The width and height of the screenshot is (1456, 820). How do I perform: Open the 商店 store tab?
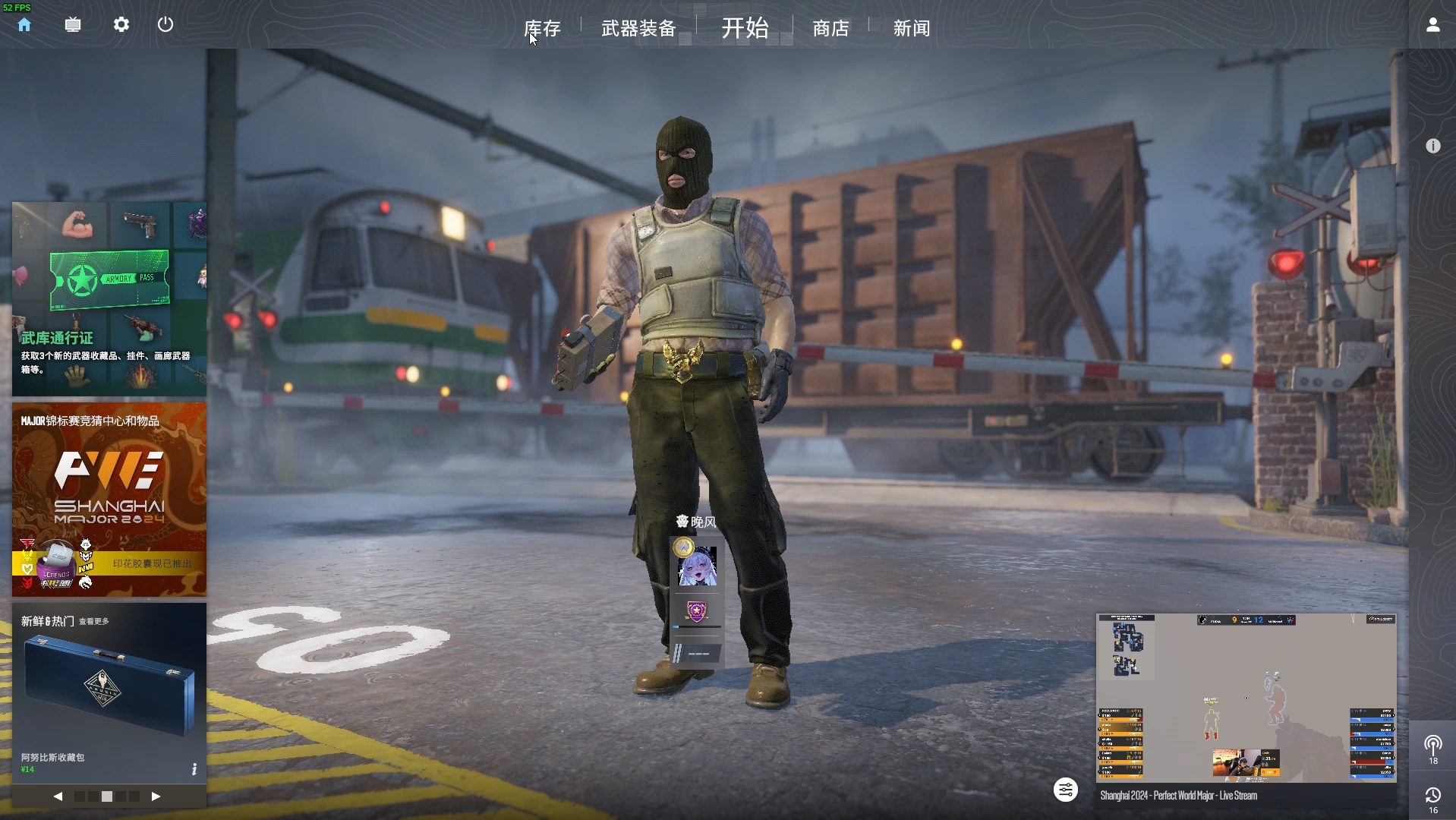click(830, 29)
